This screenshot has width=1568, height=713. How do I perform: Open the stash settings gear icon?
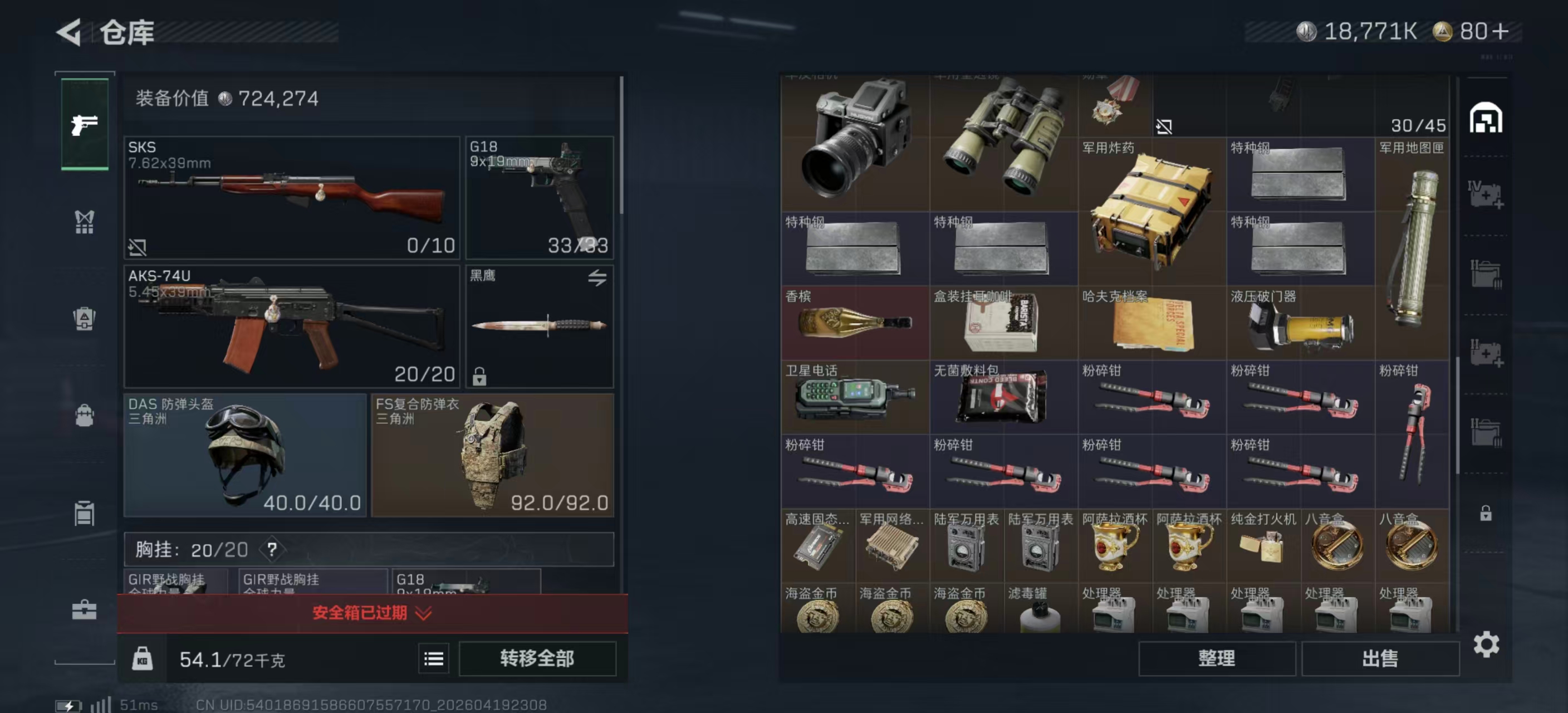point(1486,644)
